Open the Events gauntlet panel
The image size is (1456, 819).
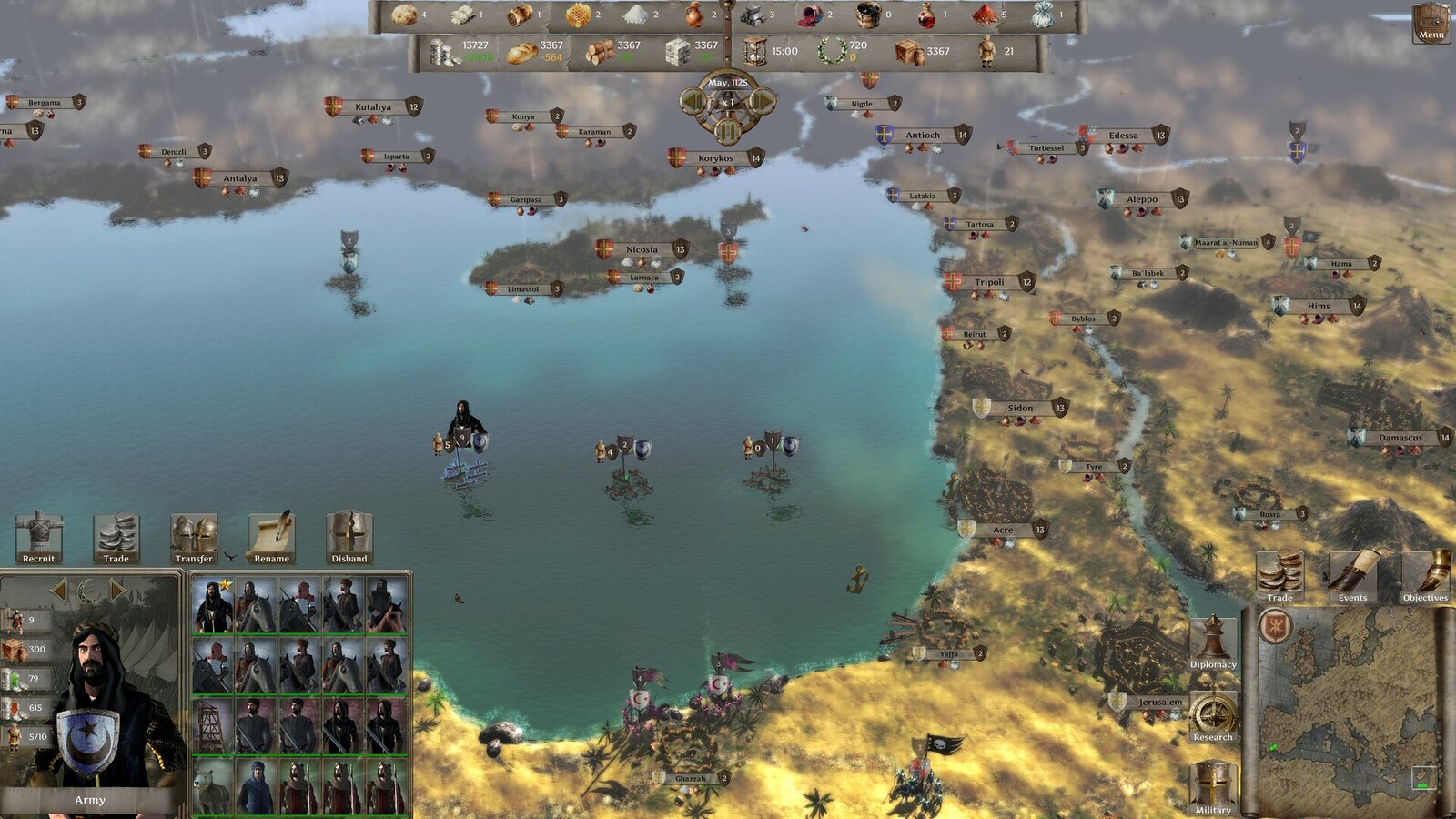click(1353, 573)
